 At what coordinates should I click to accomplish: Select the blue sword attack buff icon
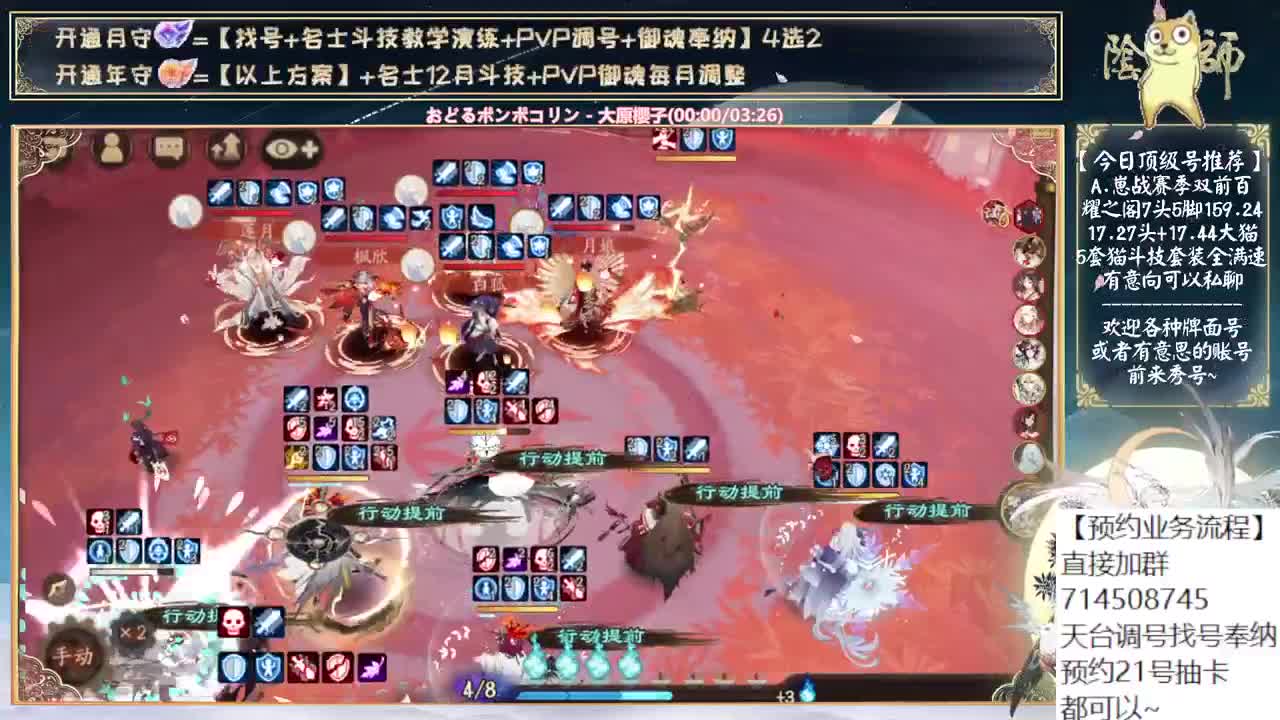pos(268,622)
